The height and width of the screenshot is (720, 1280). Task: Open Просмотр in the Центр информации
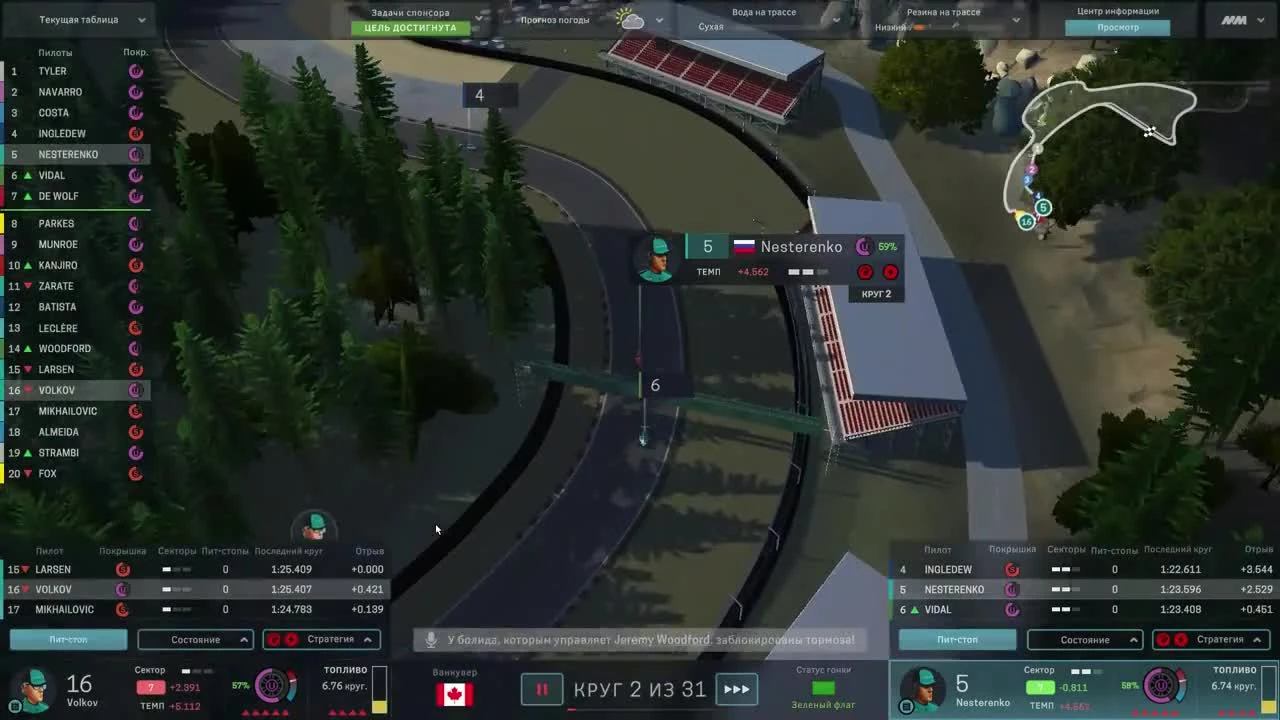tap(1119, 27)
